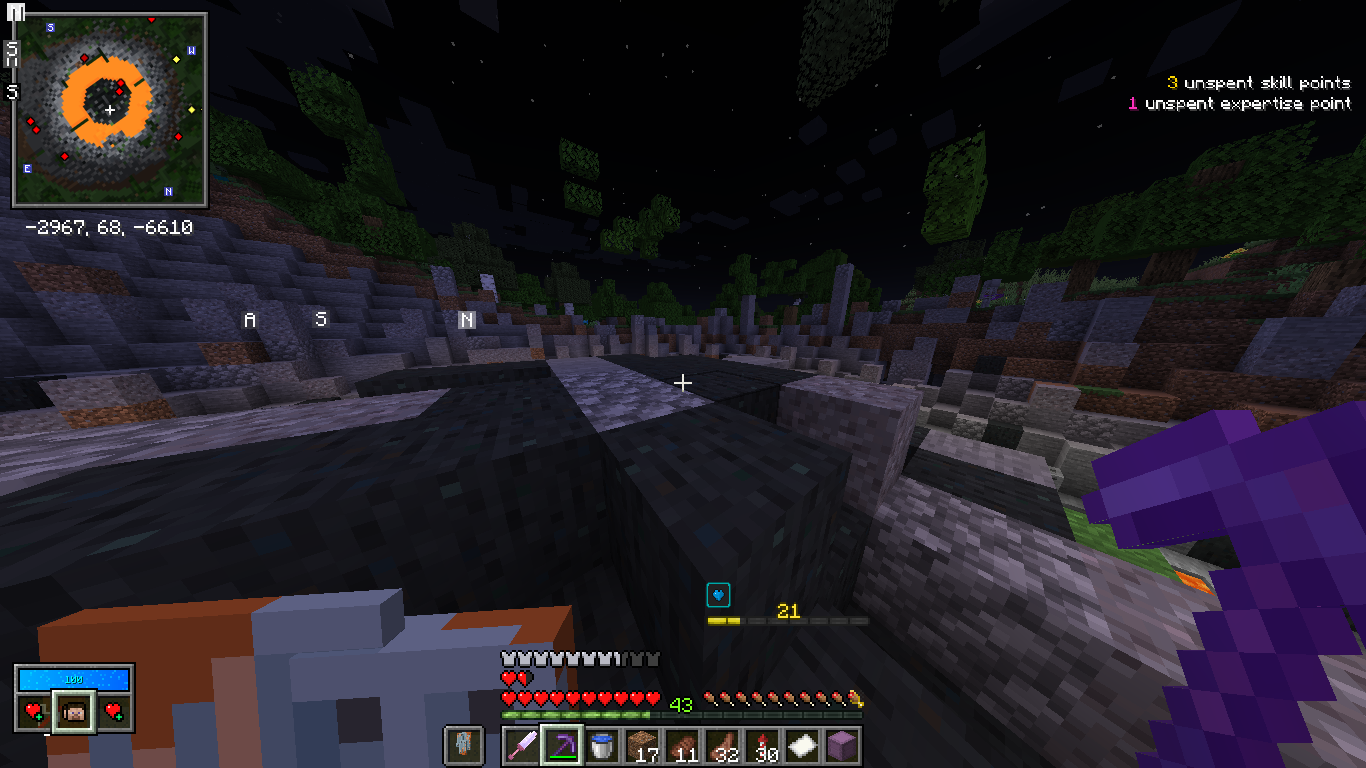Select the pink sword hotbar slot
1366x768 pixels.
(521, 746)
